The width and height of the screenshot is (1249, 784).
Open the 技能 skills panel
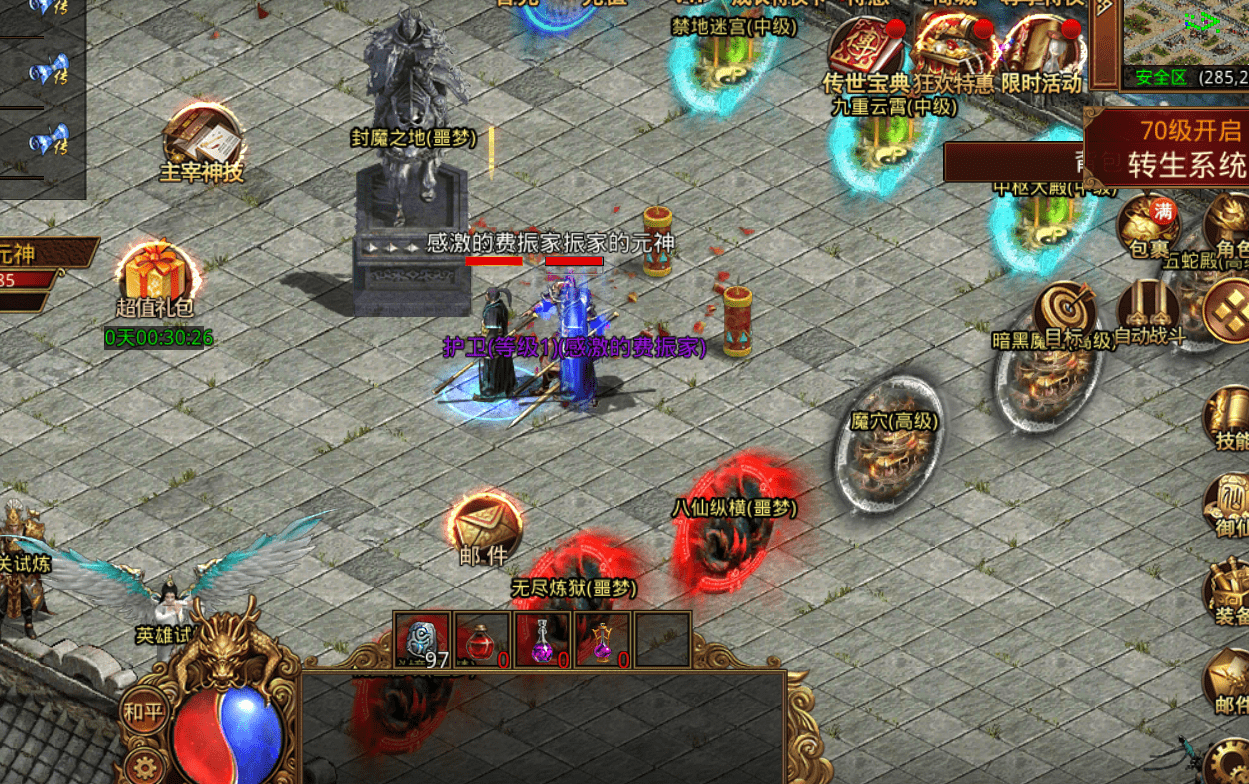1228,418
